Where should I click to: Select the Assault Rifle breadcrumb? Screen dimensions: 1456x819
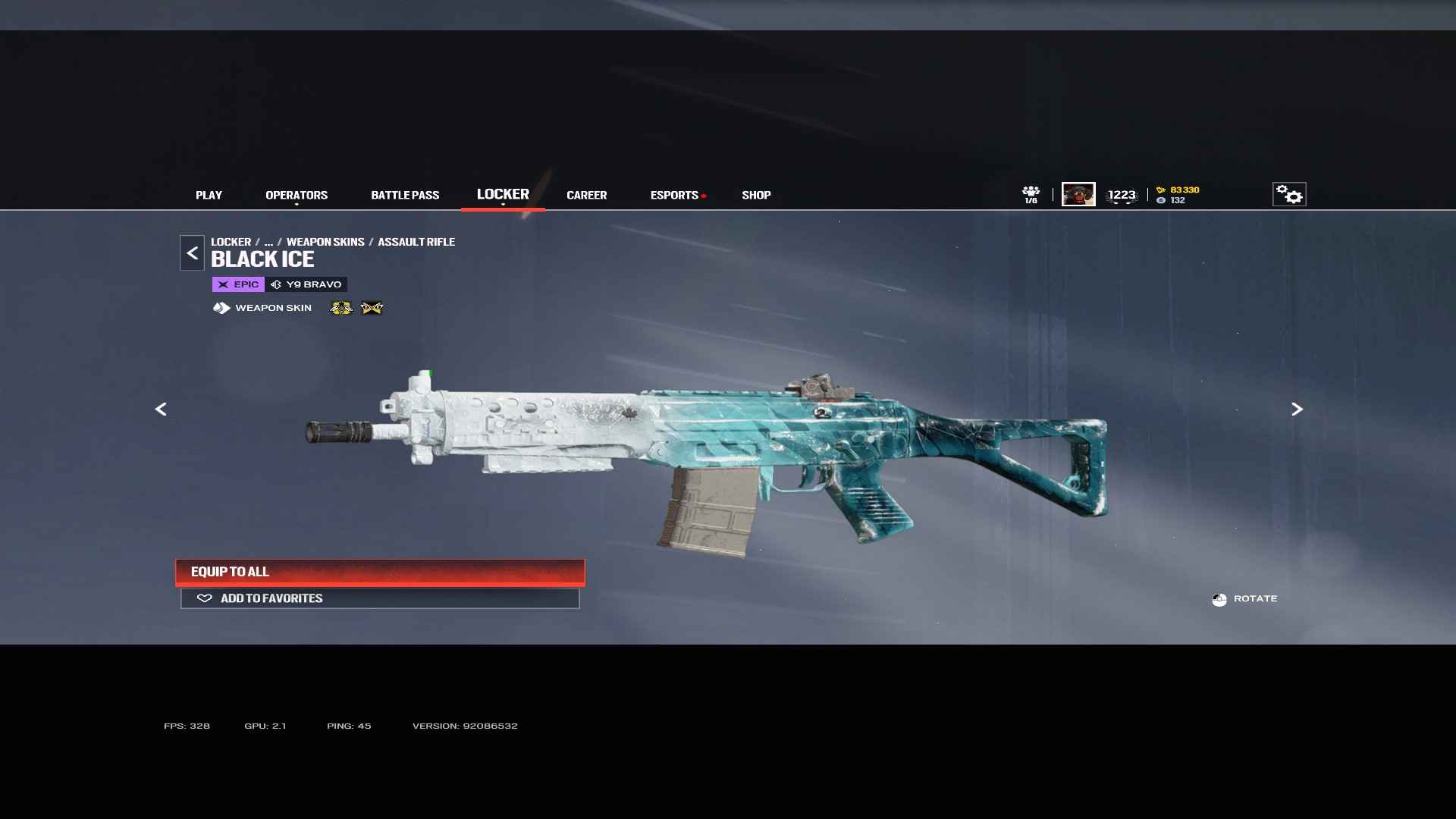point(416,242)
